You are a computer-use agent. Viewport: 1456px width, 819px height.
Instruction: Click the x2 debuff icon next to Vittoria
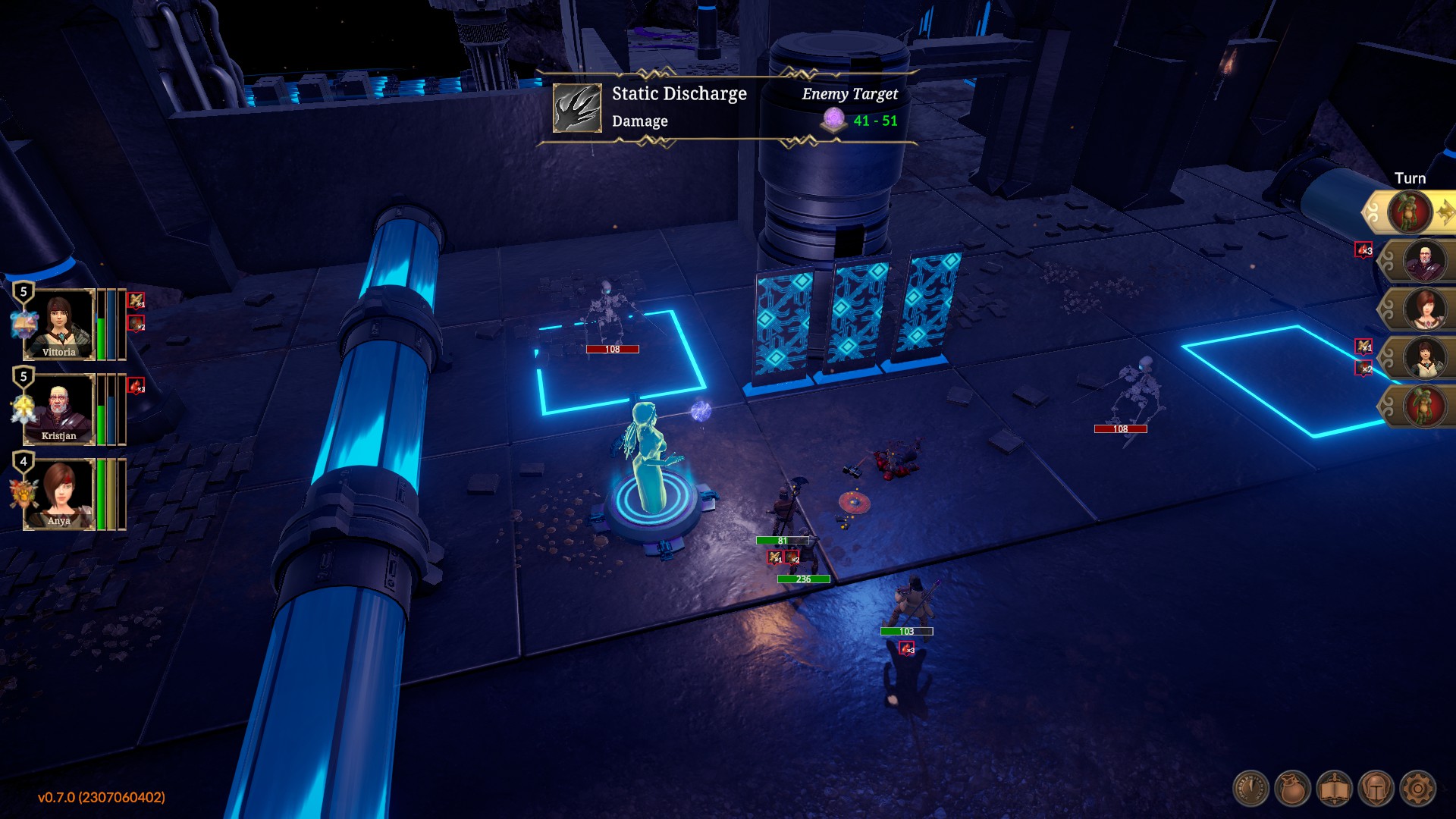pyautogui.click(x=134, y=324)
